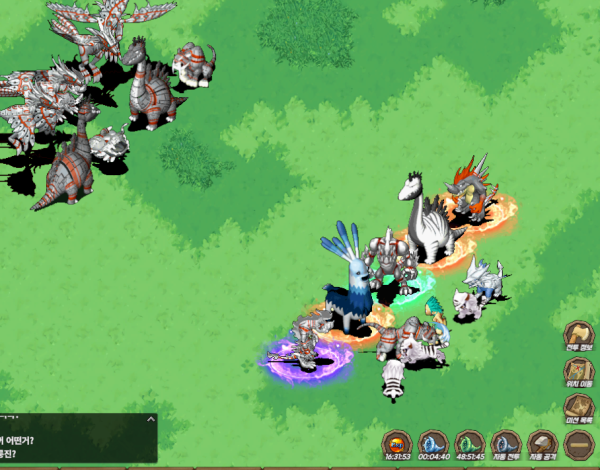This screenshot has height=470, width=600.
Task: Toggle the auto attack hammer button
Action: click(x=541, y=442)
